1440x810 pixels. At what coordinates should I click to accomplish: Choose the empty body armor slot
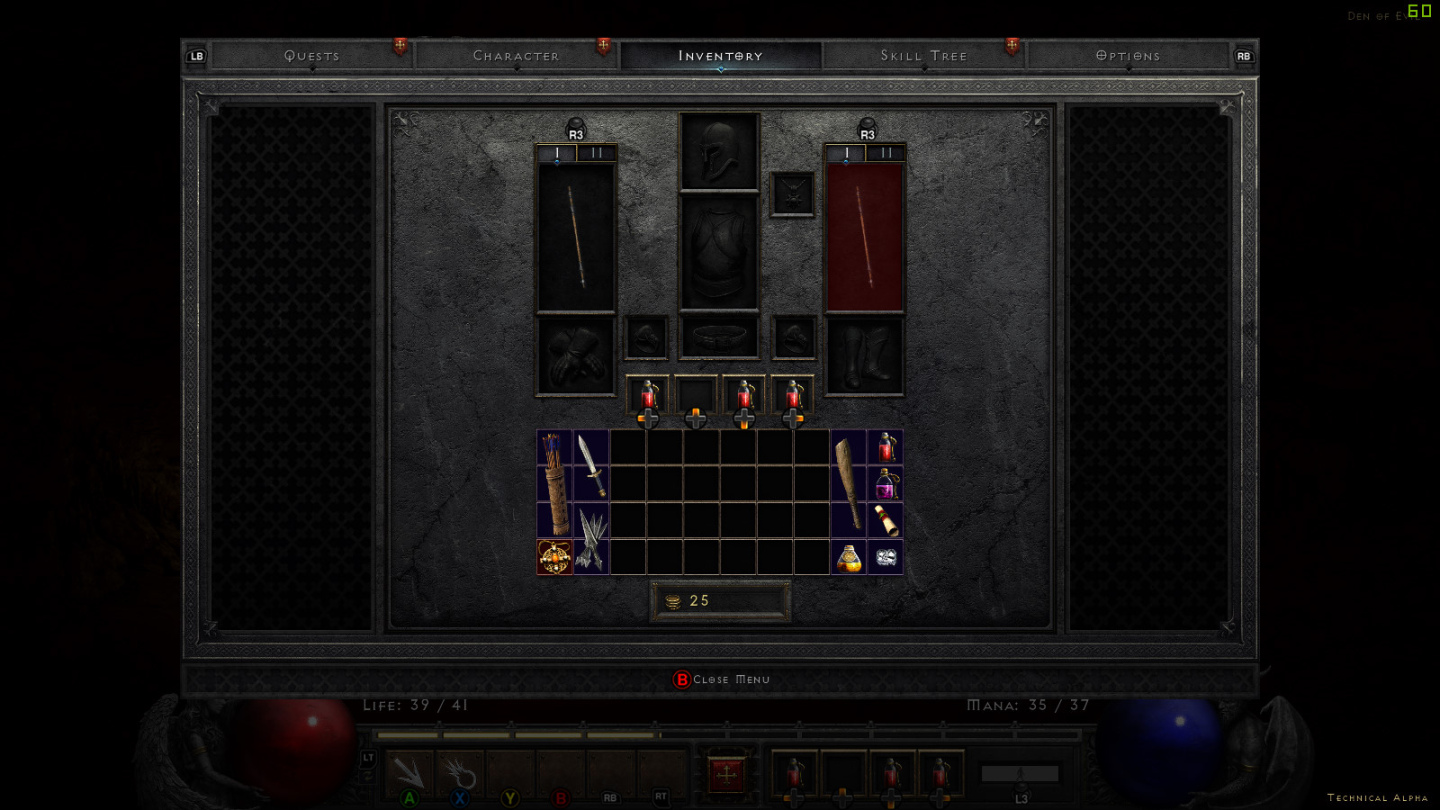pyautogui.click(x=719, y=253)
